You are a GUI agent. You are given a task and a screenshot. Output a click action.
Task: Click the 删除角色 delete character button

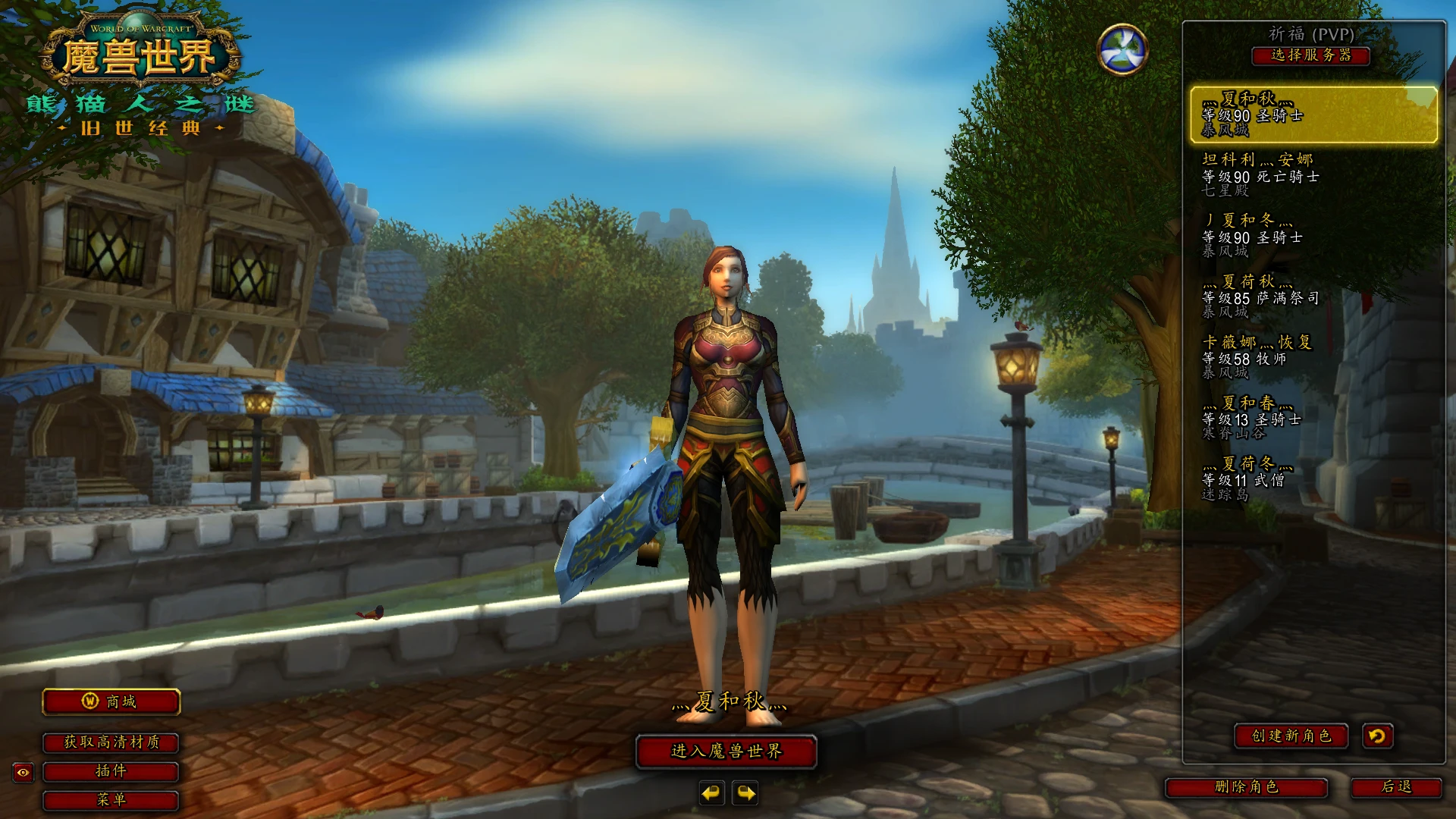tap(1246, 787)
